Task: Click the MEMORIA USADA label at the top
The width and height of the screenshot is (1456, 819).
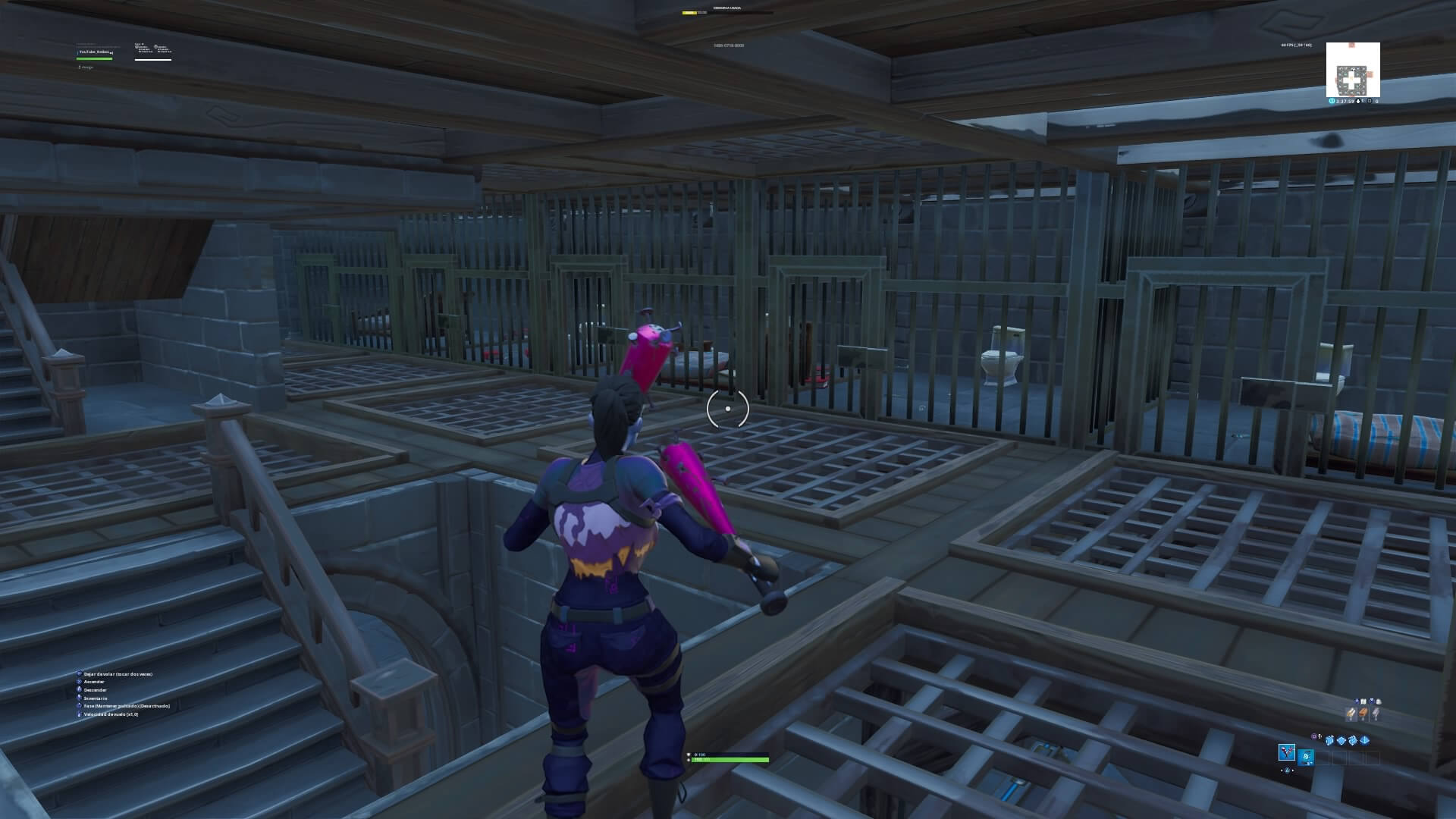Action: (726, 8)
